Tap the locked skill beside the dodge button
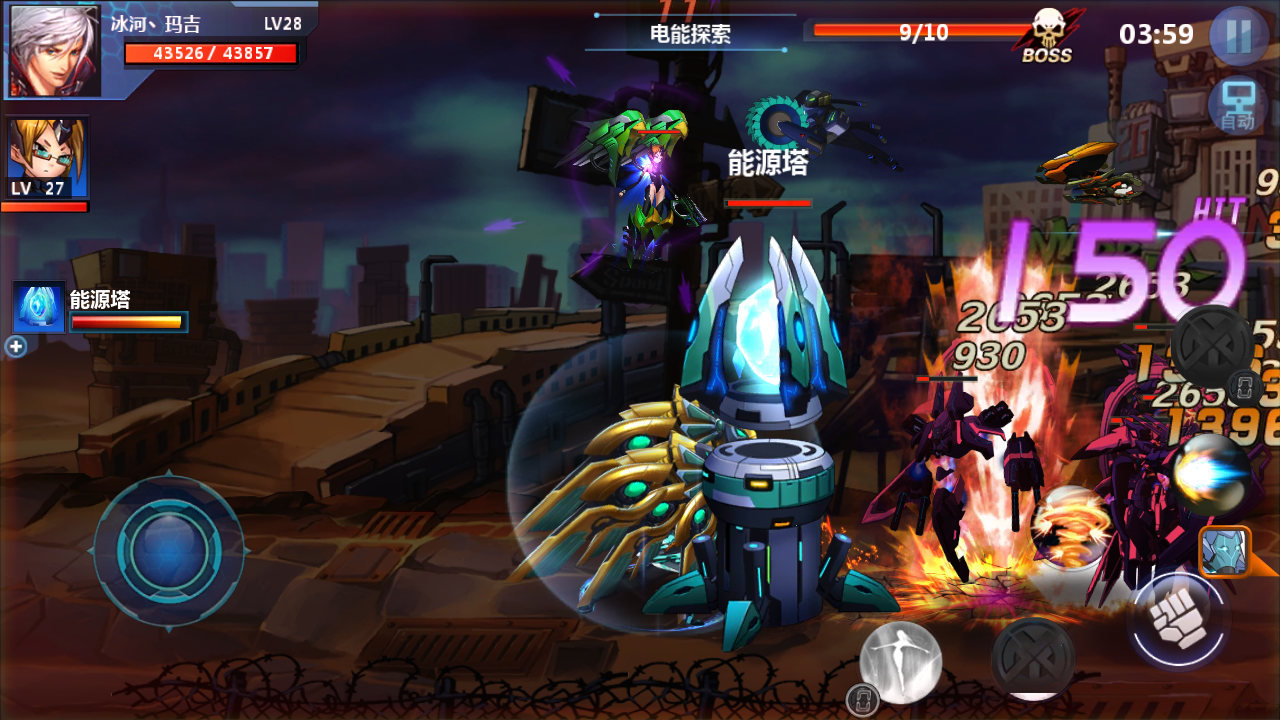This screenshot has width=1280, height=720. pos(1033,658)
